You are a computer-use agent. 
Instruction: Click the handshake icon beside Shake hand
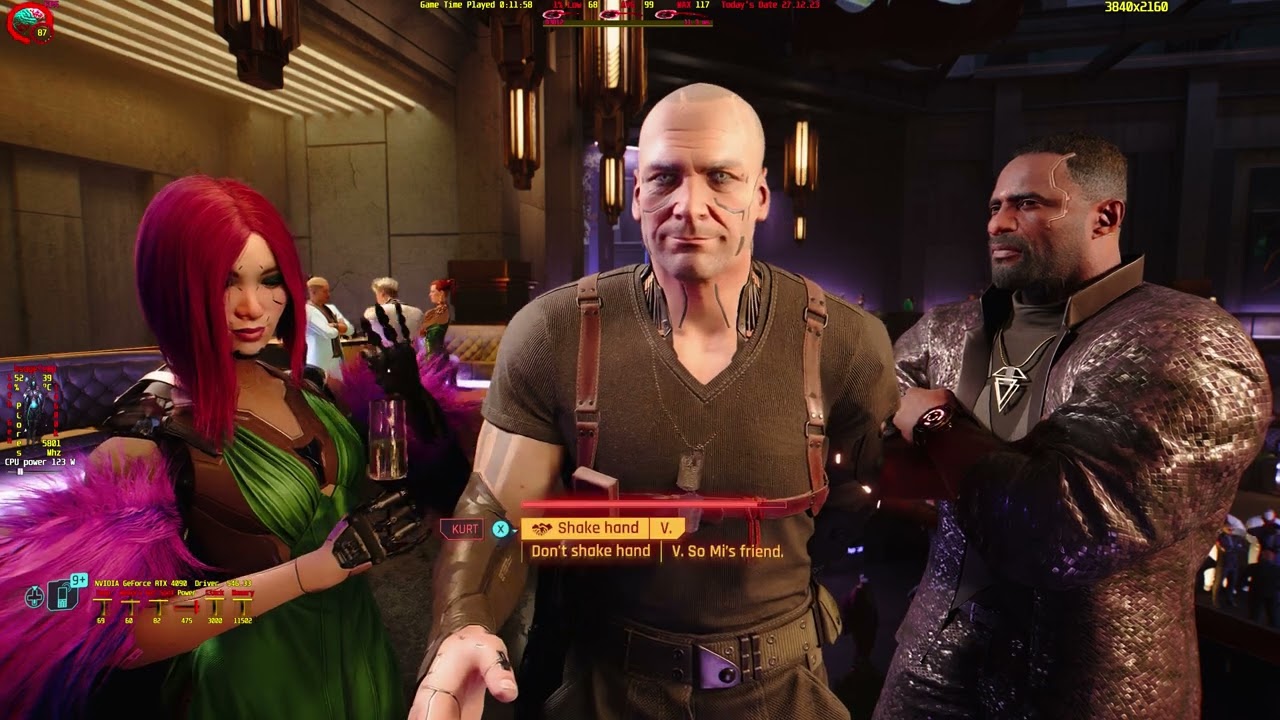point(541,527)
